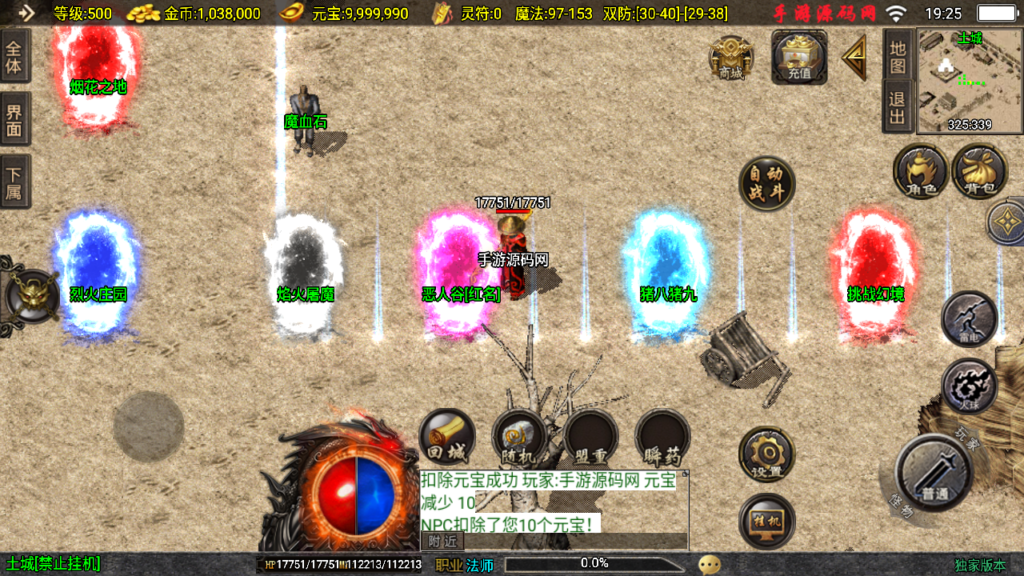1024x576 pixels.
Task: Open the 商城 shop
Action: point(731,57)
